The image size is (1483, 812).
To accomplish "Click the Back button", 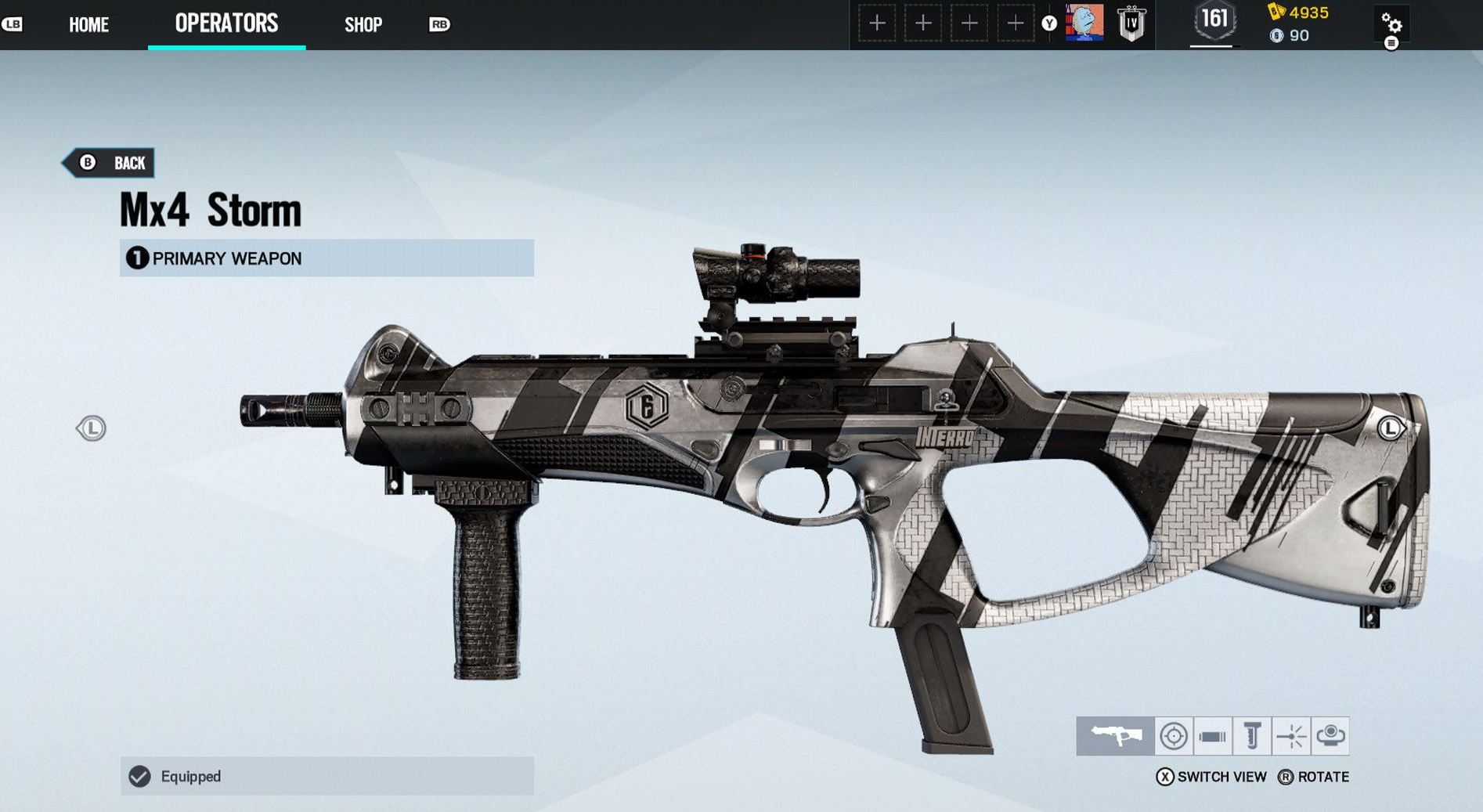I will point(111,163).
